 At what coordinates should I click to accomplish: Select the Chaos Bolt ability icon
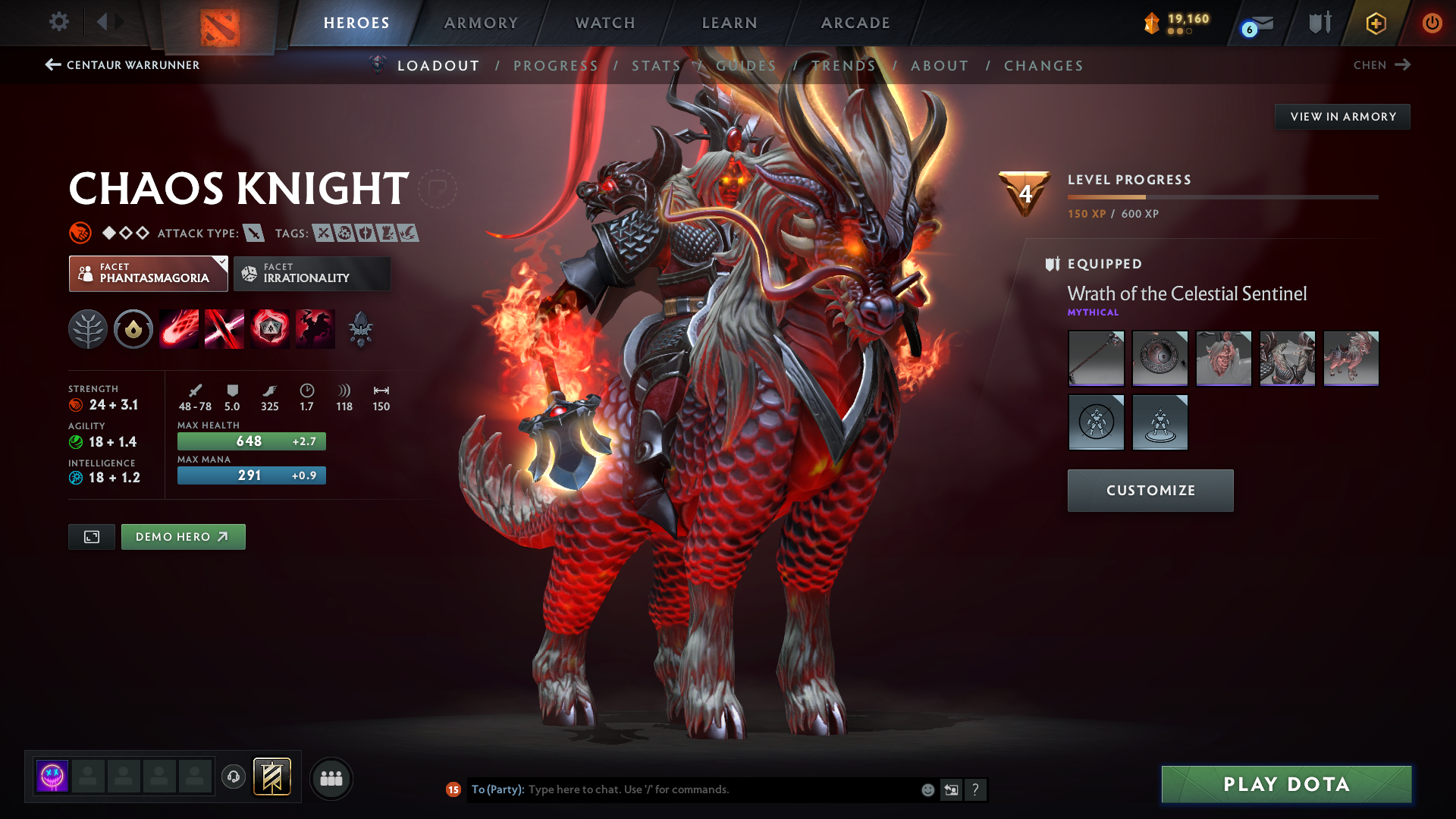coord(179,328)
